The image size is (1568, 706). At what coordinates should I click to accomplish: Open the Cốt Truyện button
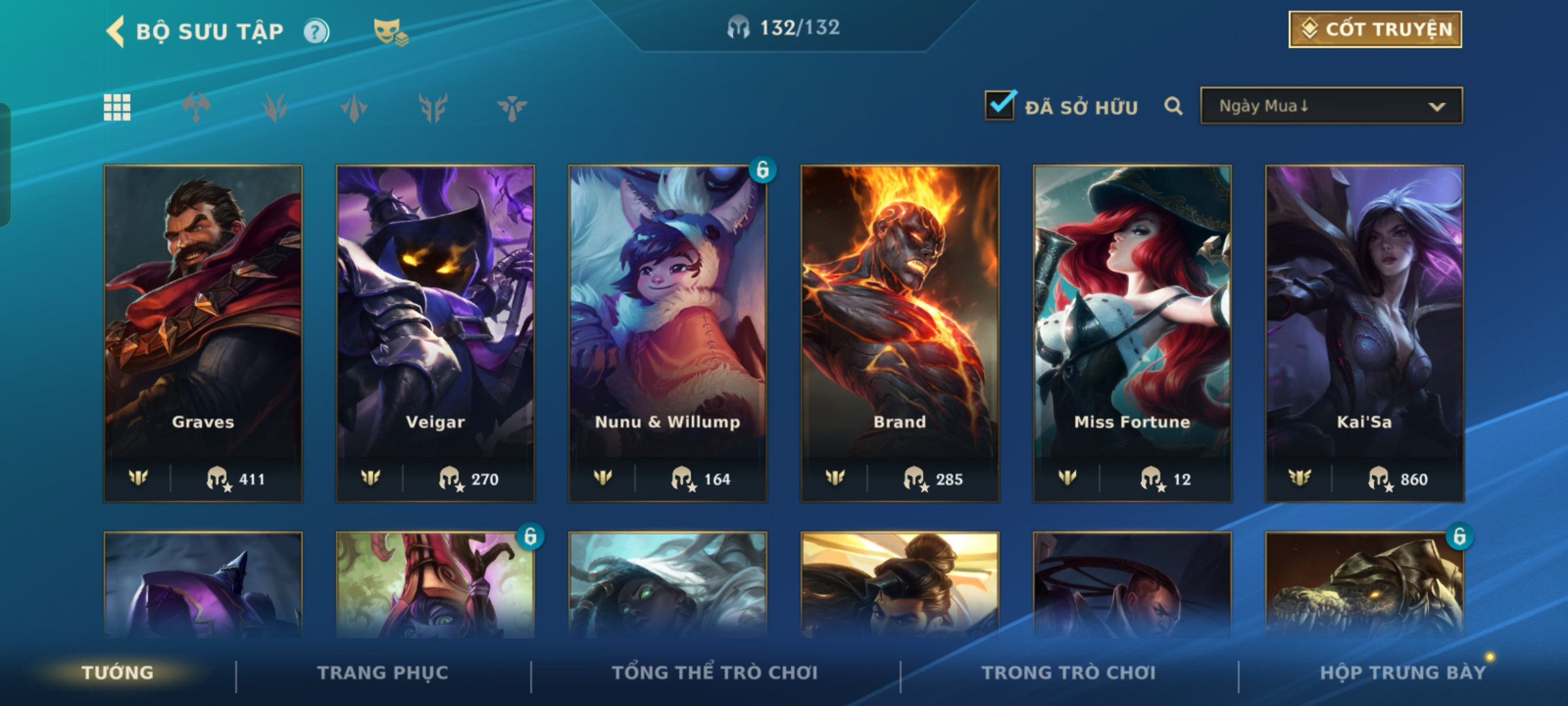tap(1375, 29)
